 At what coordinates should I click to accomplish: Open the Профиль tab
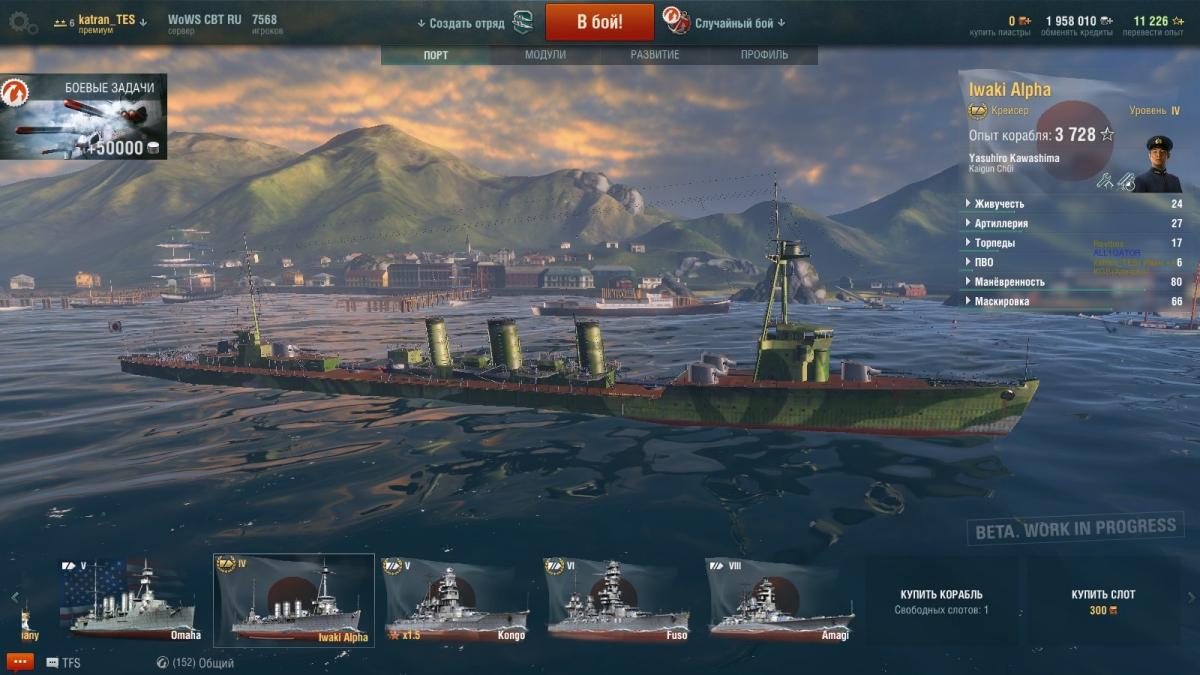point(764,55)
